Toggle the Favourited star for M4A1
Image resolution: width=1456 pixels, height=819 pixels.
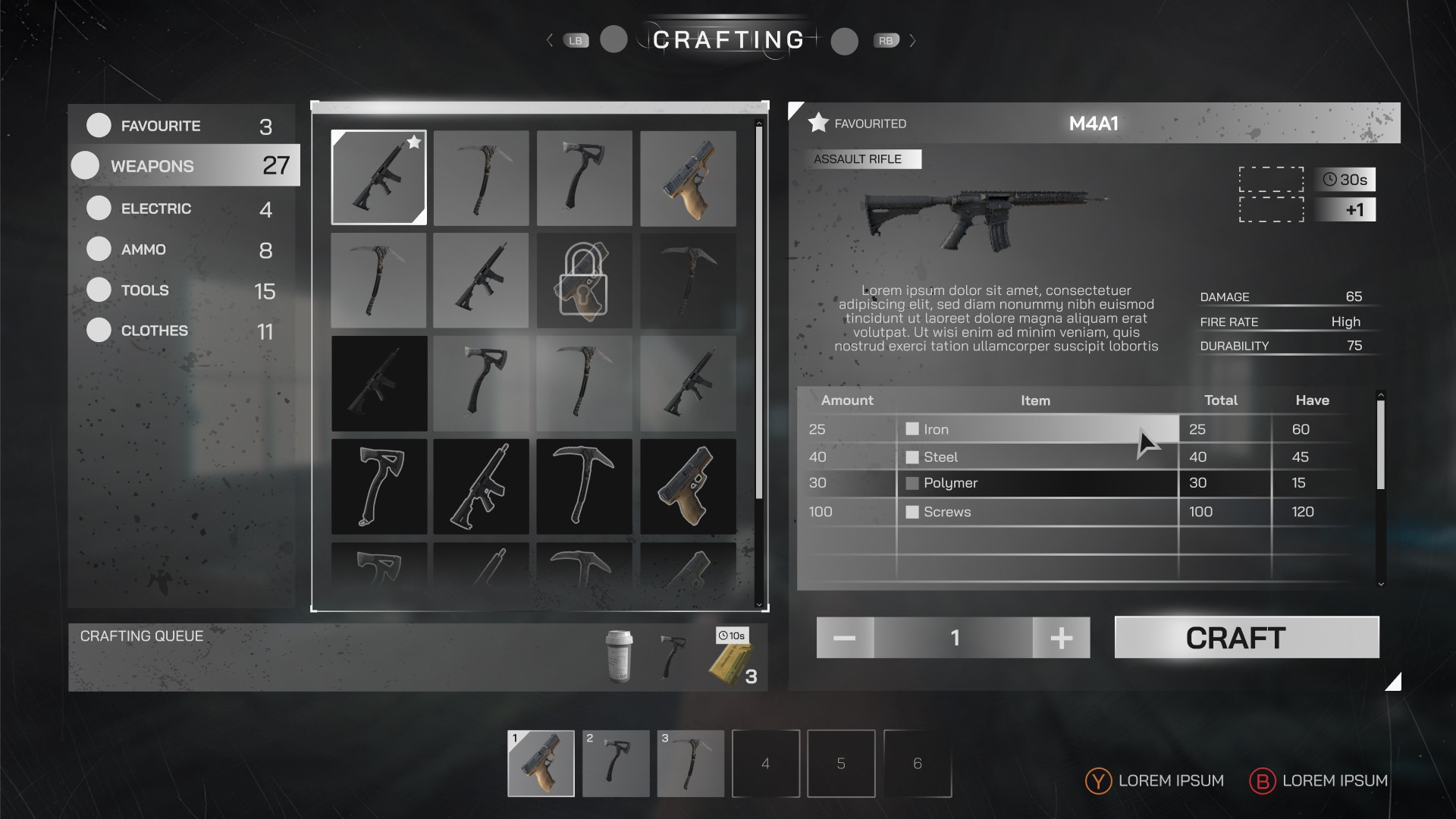tap(818, 123)
